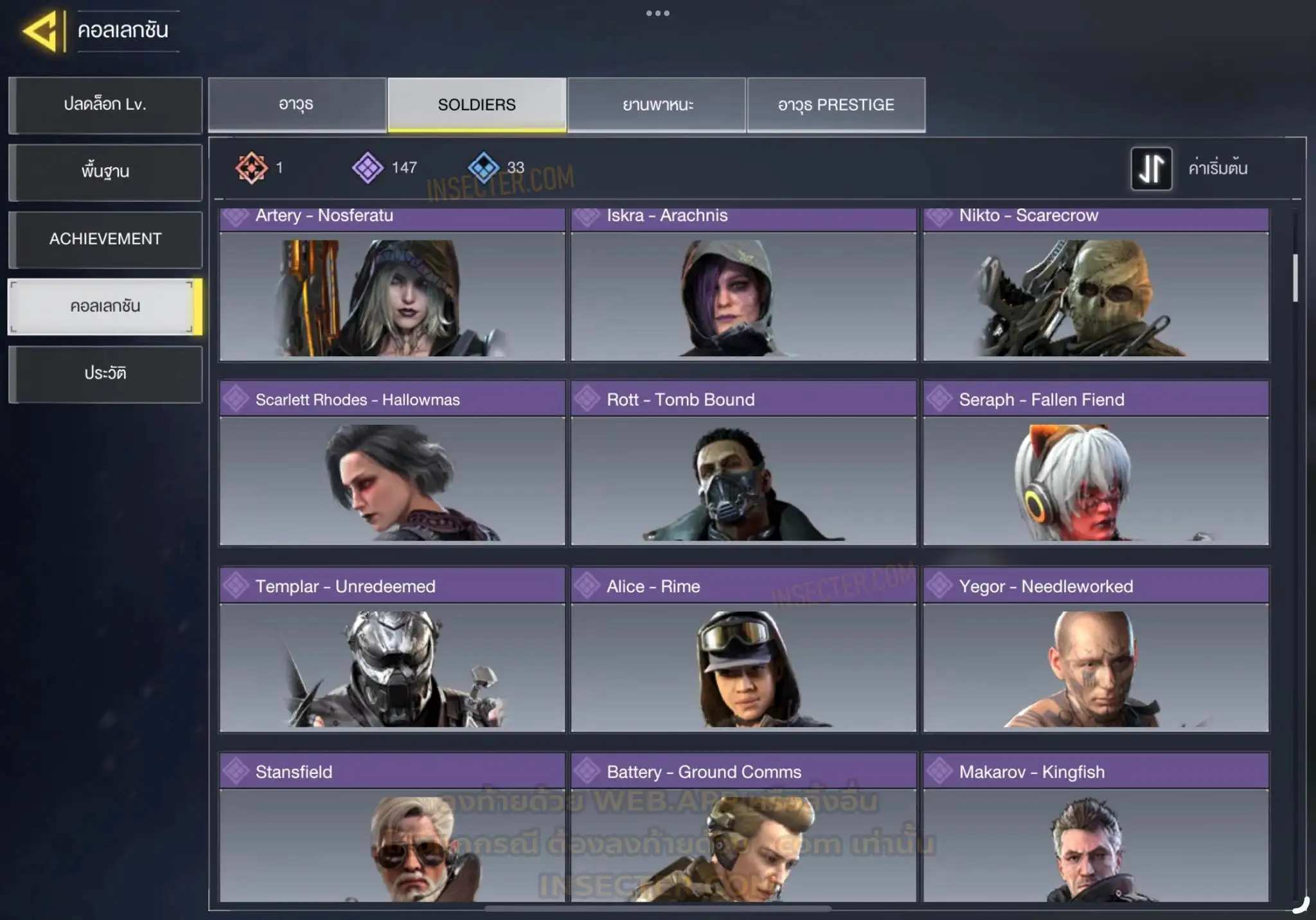Image resolution: width=1316 pixels, height=920 pixels.
Task: Click the sort order arrows button
Action: pyautogui.click(x=1151, y=169)
